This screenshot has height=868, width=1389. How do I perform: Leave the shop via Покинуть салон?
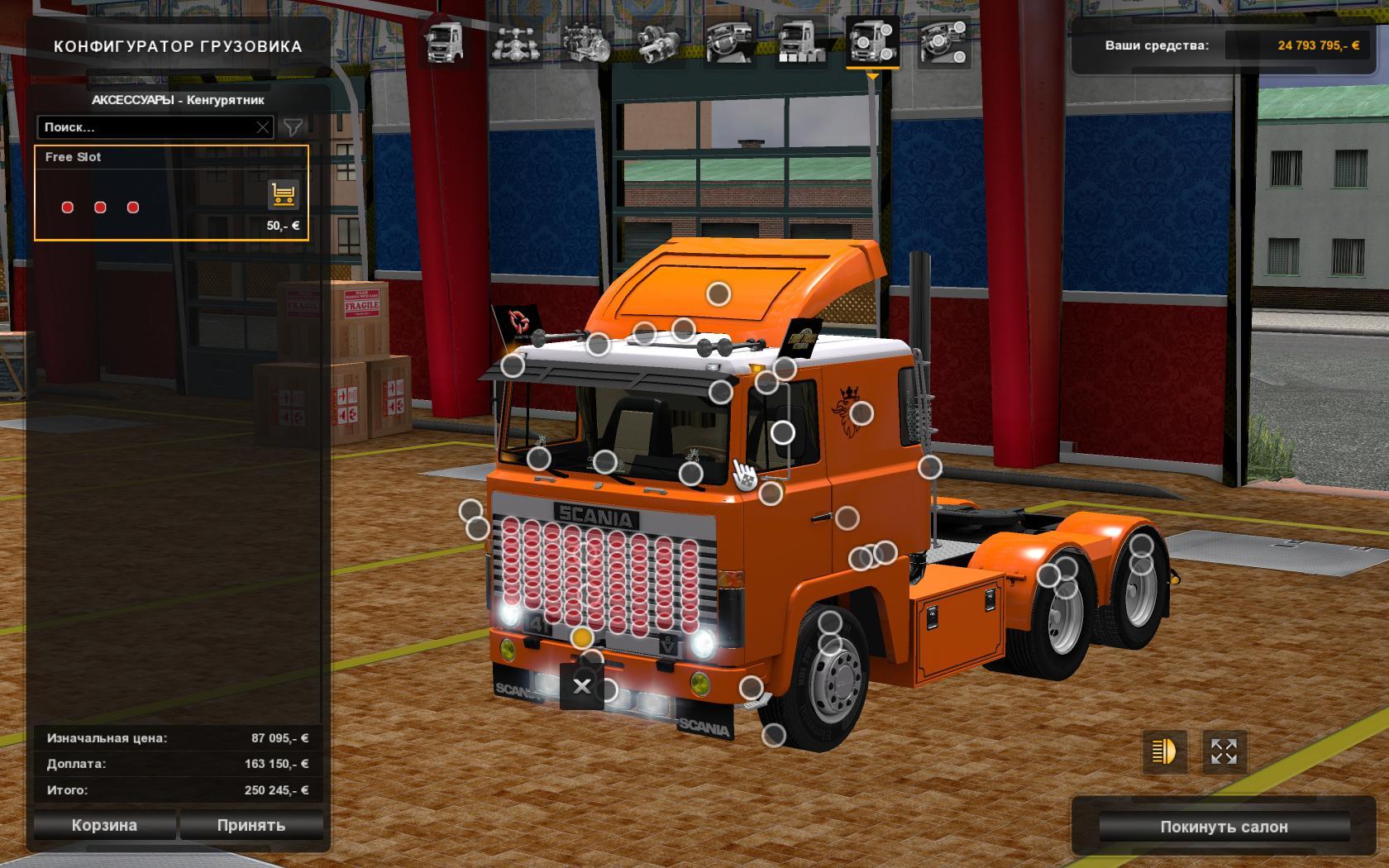coord(1224,827)
